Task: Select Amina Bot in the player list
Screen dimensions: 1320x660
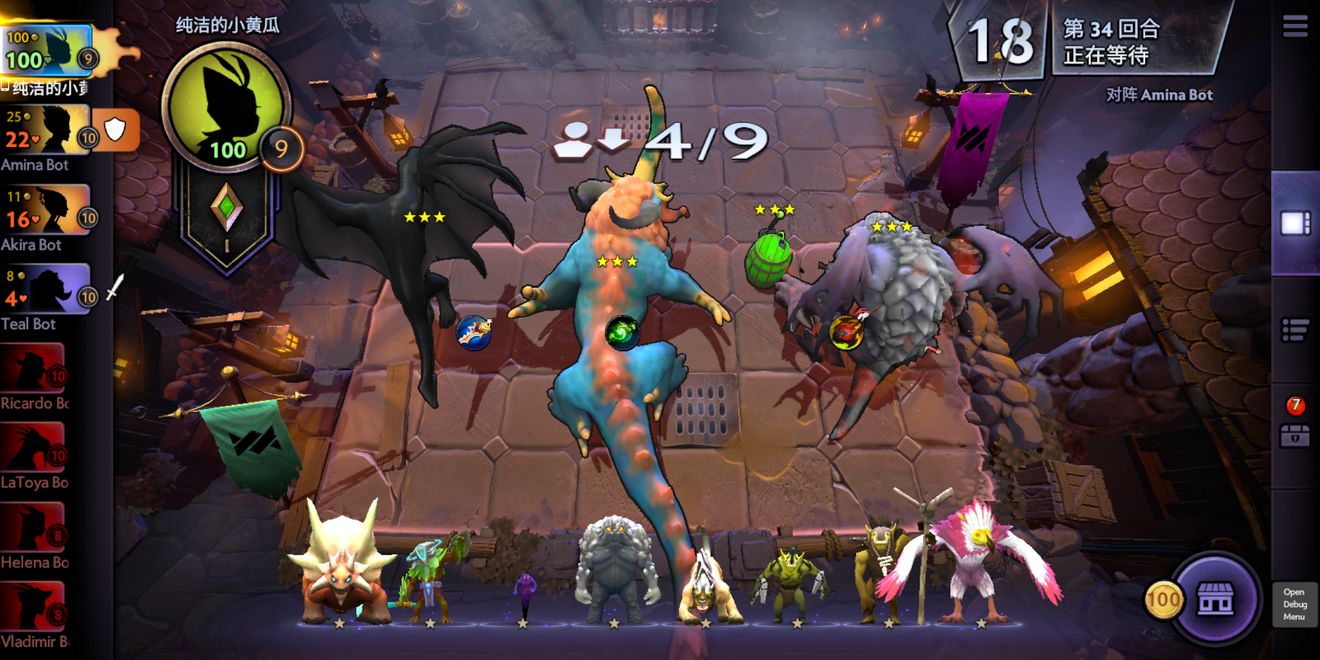Action: point(45,132)
